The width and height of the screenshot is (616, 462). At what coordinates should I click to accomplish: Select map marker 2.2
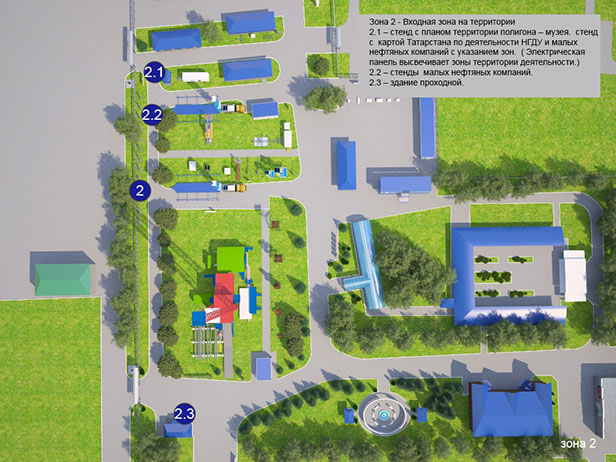coord(152,114)
